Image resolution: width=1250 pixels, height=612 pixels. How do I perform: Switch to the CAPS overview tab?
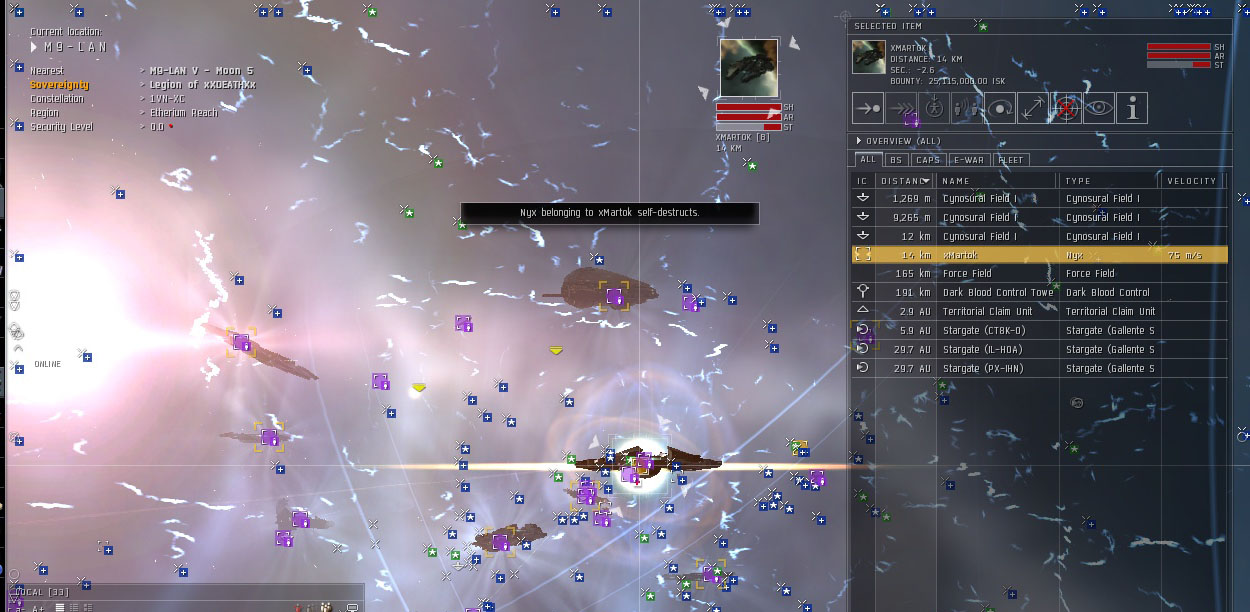tap(927, 160)
